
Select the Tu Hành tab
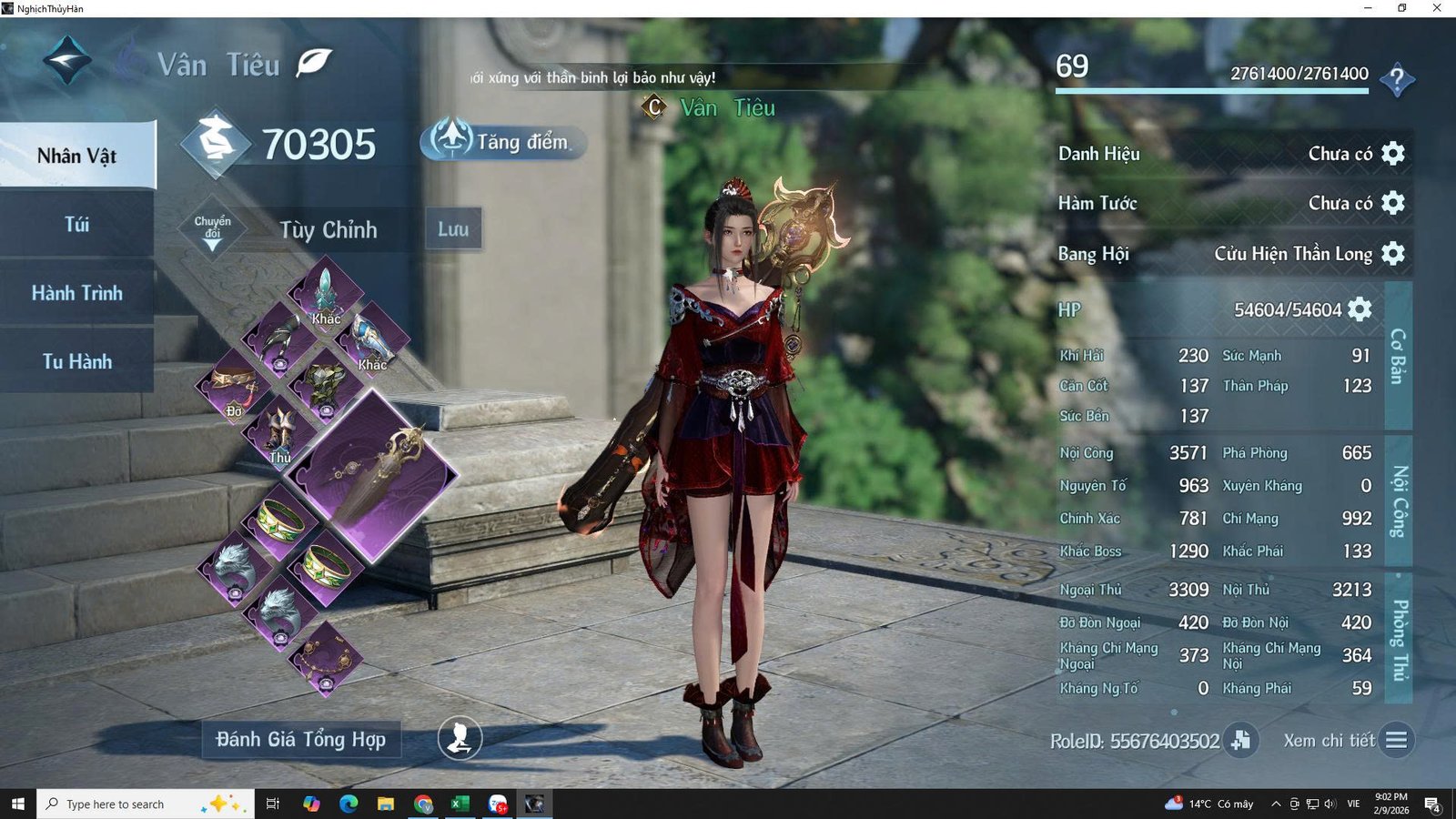(x=77, y=361)
